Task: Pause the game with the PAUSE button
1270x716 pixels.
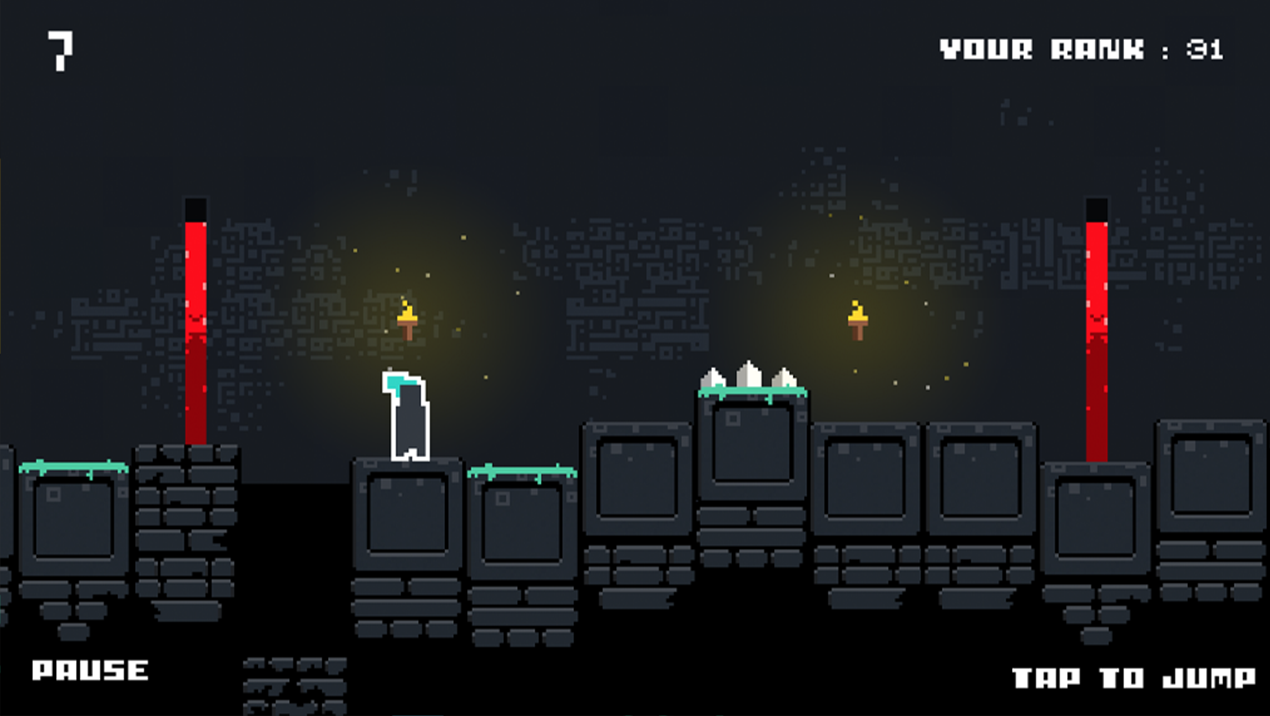Action: [x=90, y=670]
